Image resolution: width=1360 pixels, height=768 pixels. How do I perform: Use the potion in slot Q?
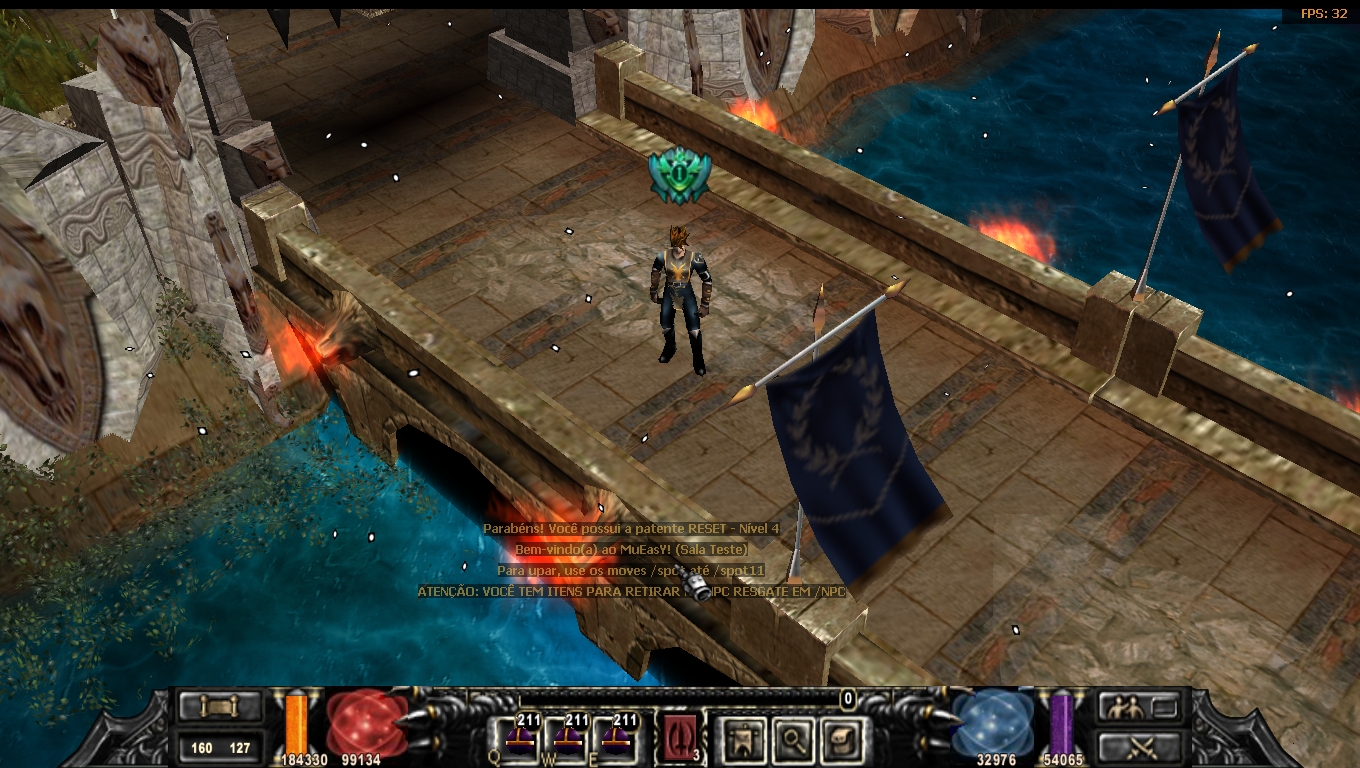click(520, 740)
